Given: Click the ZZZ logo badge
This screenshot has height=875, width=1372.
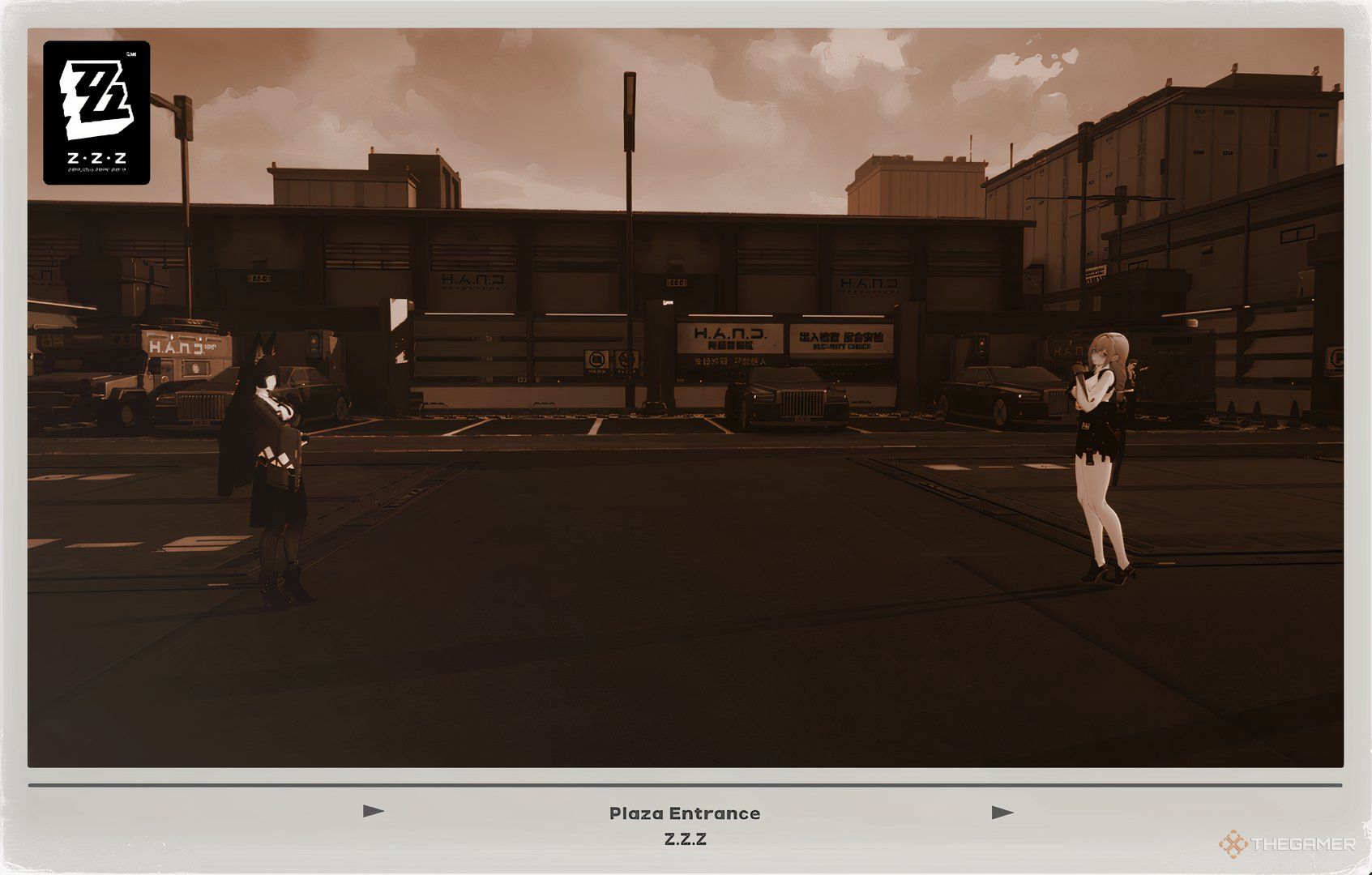Looking at the screenshot, I should point(96,113).
